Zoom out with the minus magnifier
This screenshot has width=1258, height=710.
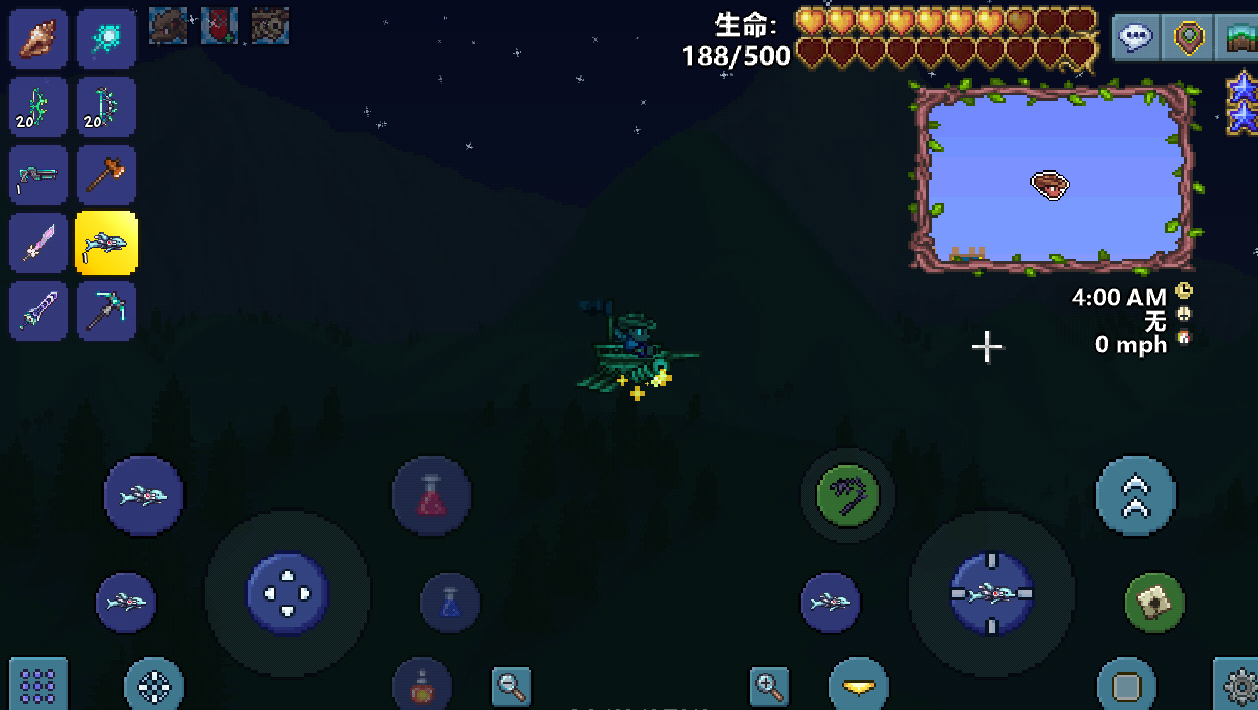(511, 686)
